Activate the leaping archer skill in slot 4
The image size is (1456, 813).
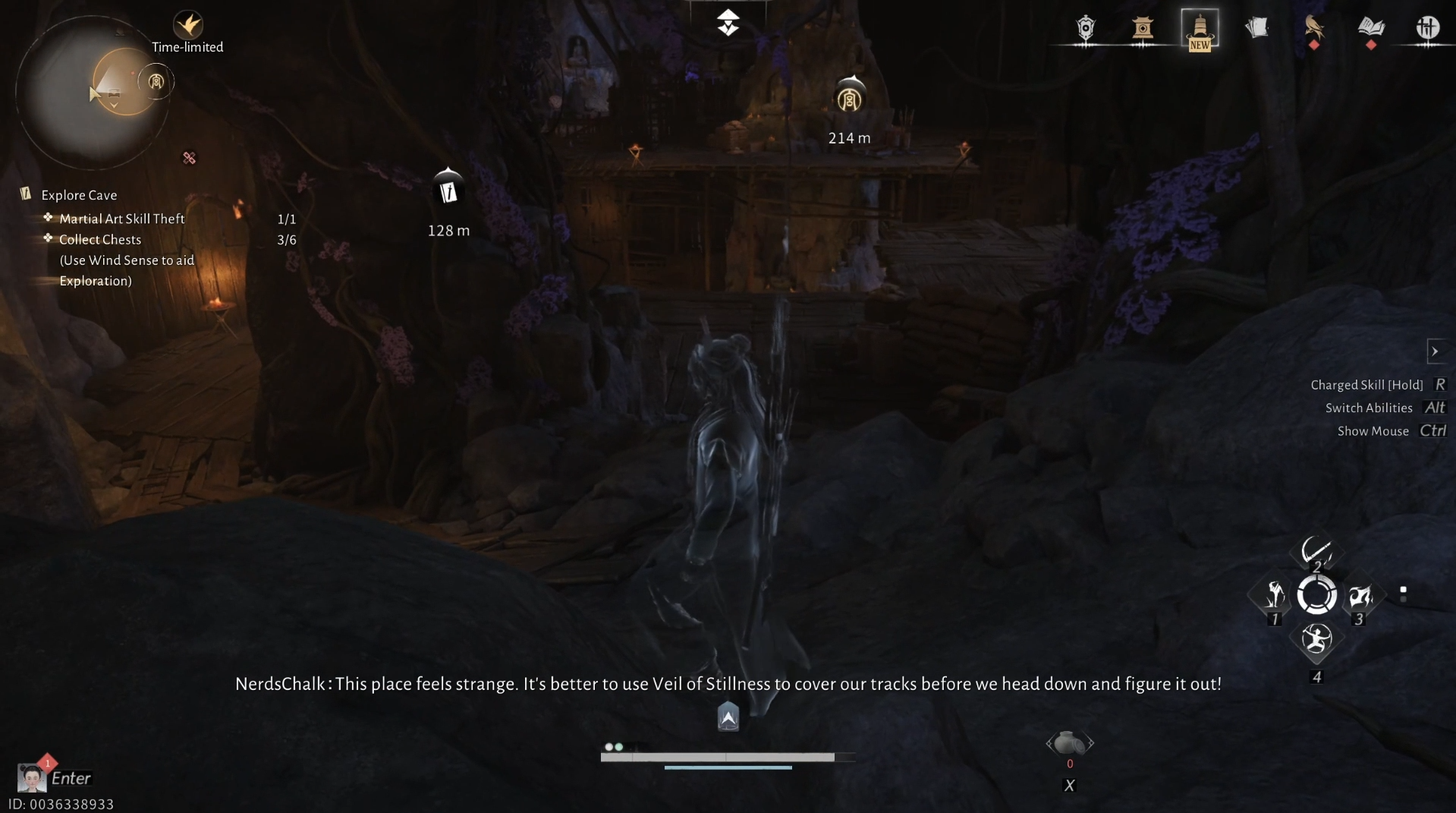coord(1316,640)
